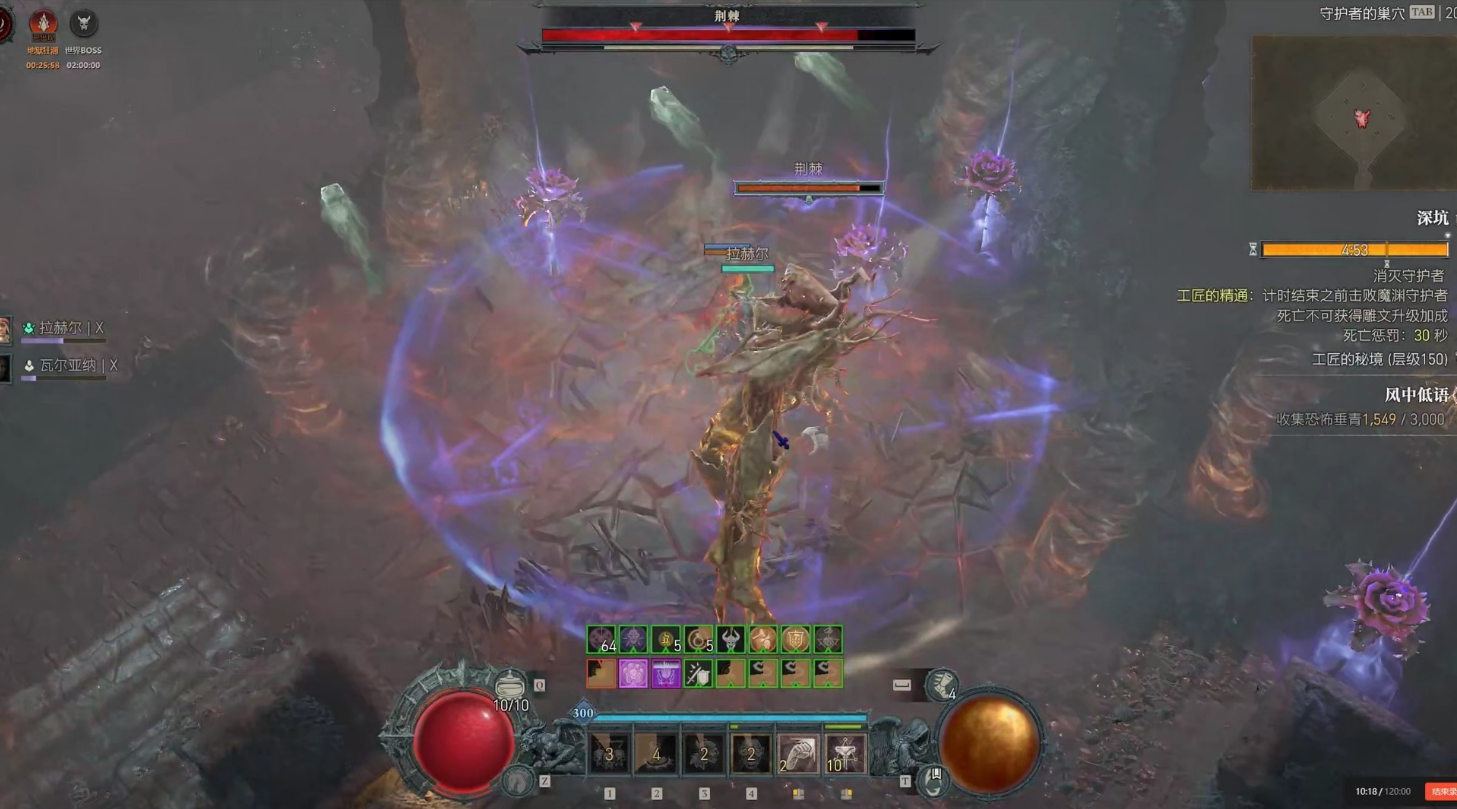Click the mount horse icon below health orb
The height and width of the screenshot is (809, 1457).
coord(517,778)
